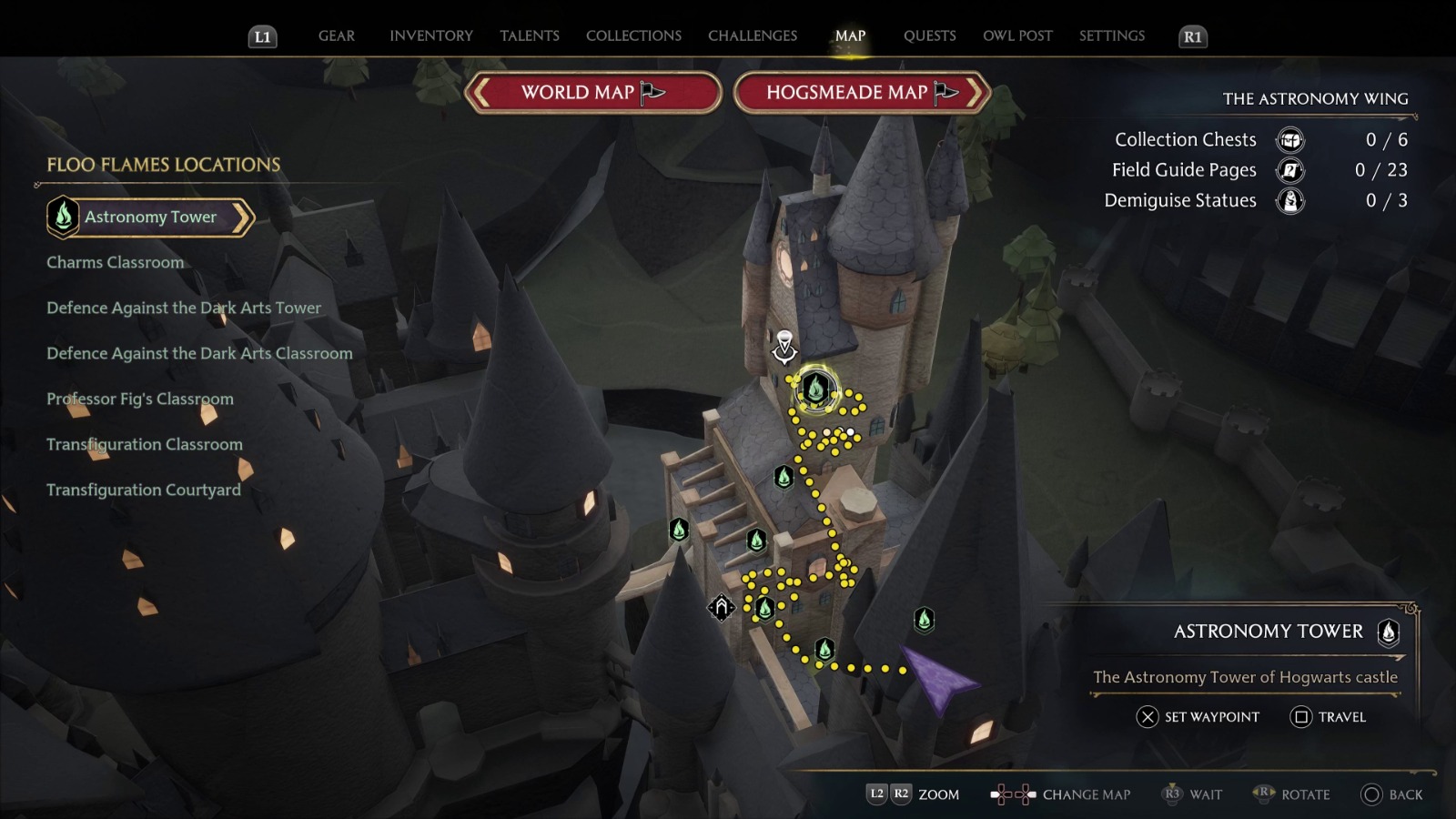The width and height of the screenshot is (1456, 819).
Task: Select Charms Classroom from Floo Flames list
Action: click(115, 262)
